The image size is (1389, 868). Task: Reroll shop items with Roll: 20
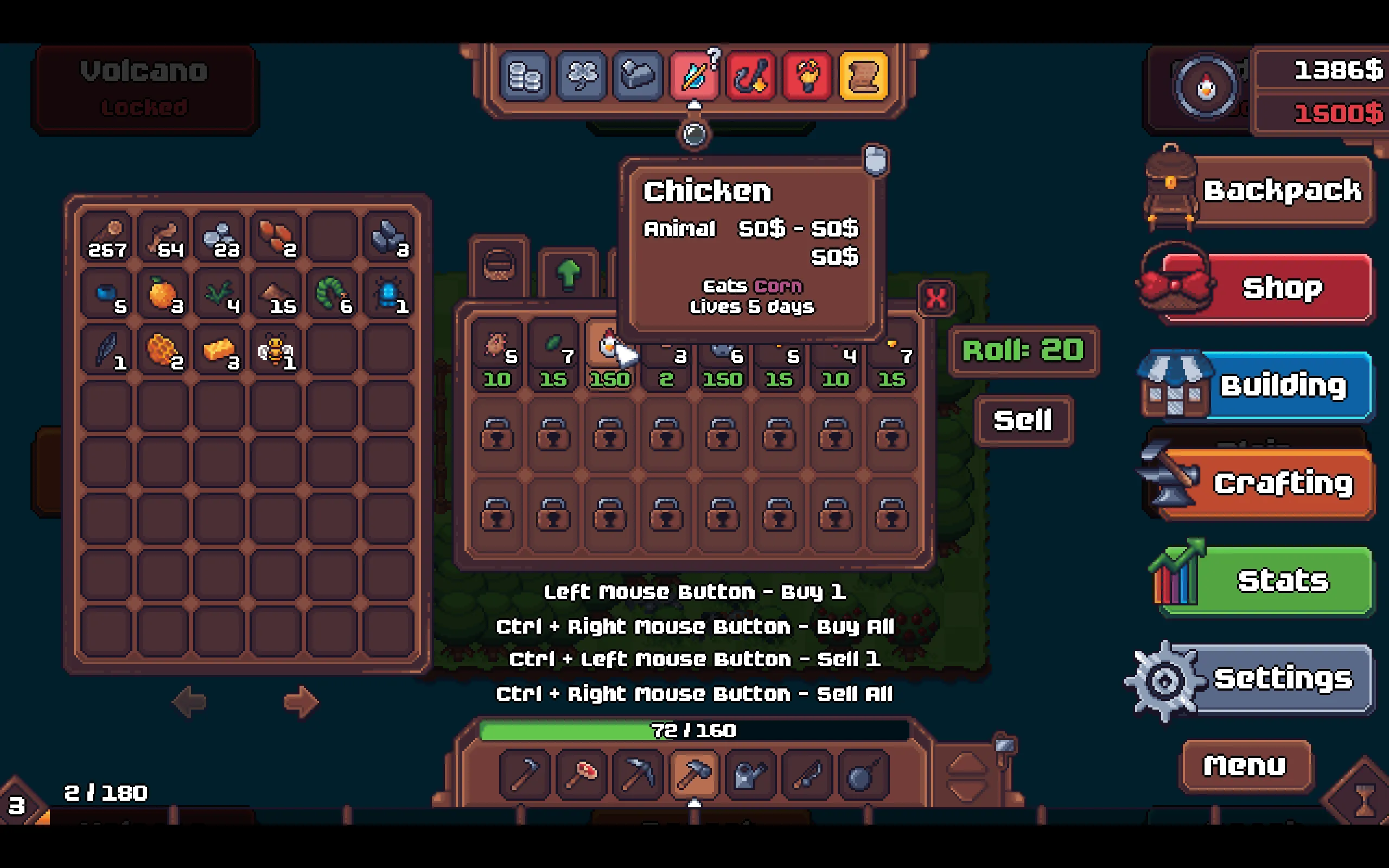(x=1023, y=351)
